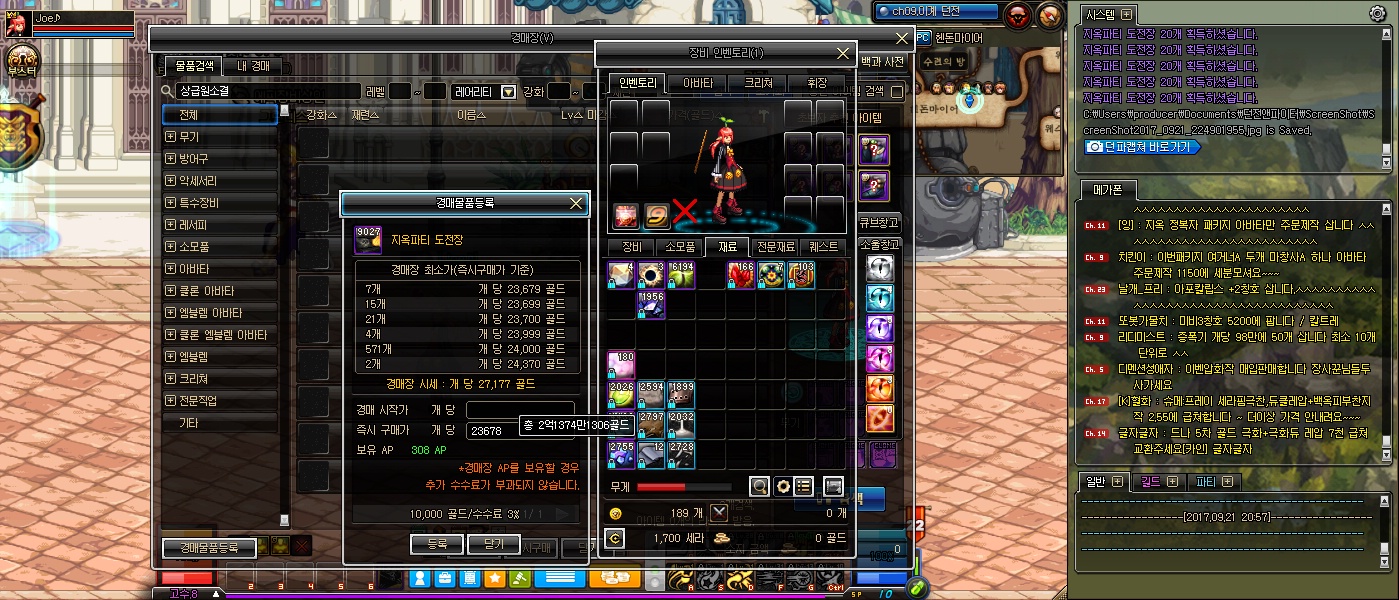
Task: Open the 큐브창고 storage button
Action: tap(878, 222)
